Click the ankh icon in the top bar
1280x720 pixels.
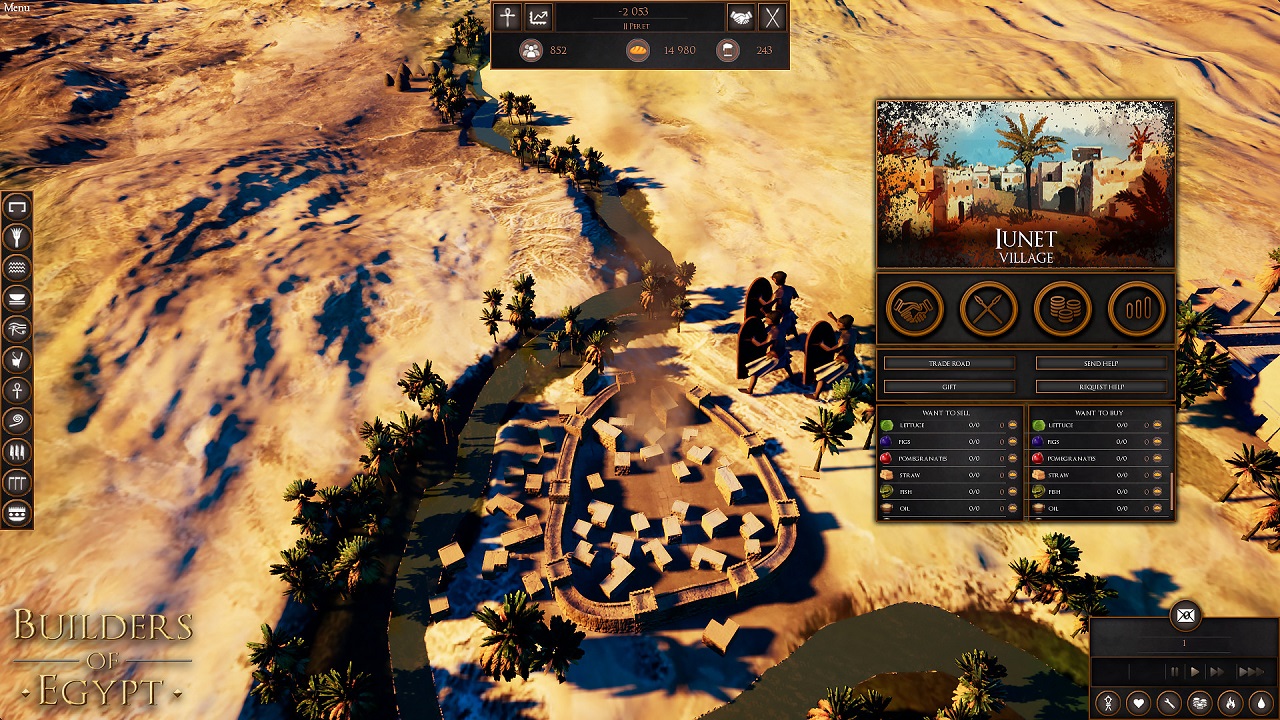click(x=507, y=17)
